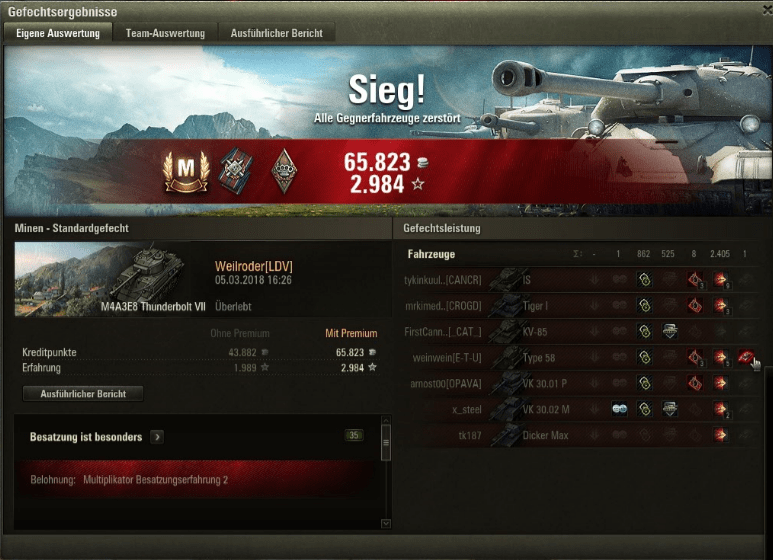Select the Eigene Auswertung tab
Viewport: 773px width, 560px height.
[58, 33]
